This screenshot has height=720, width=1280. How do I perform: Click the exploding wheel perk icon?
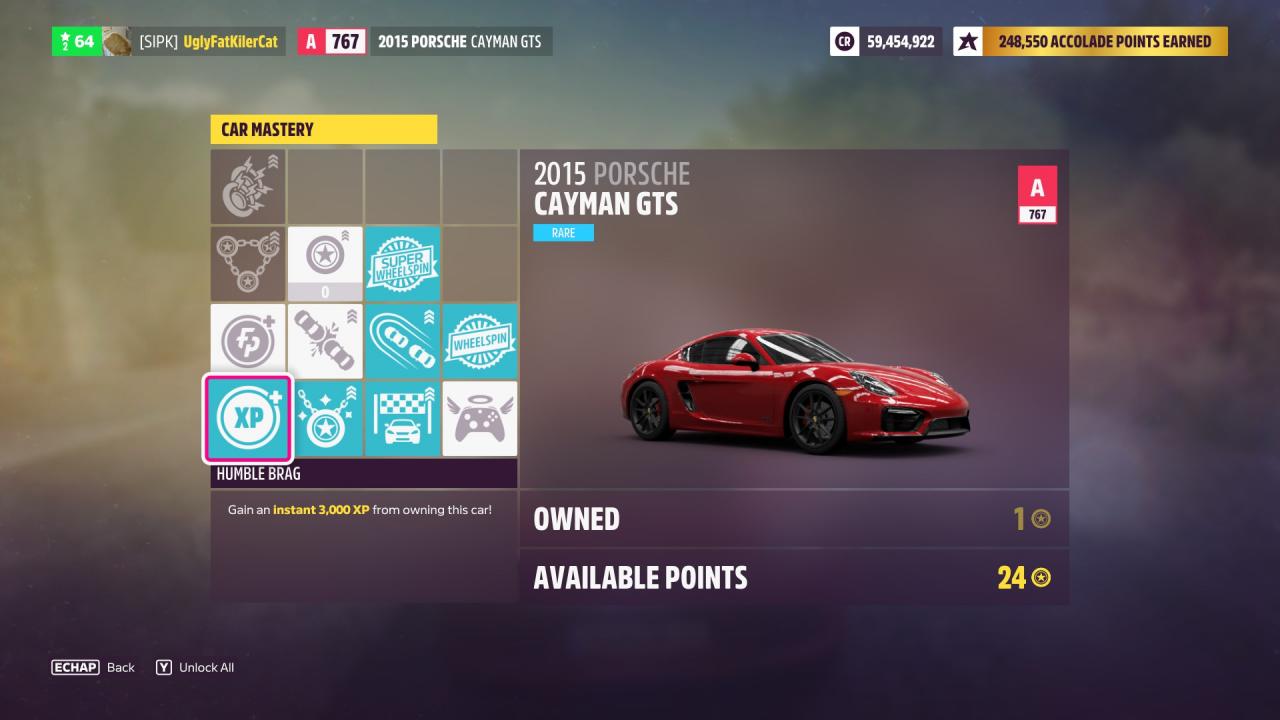pyautogui.click(x=248, y=186)
